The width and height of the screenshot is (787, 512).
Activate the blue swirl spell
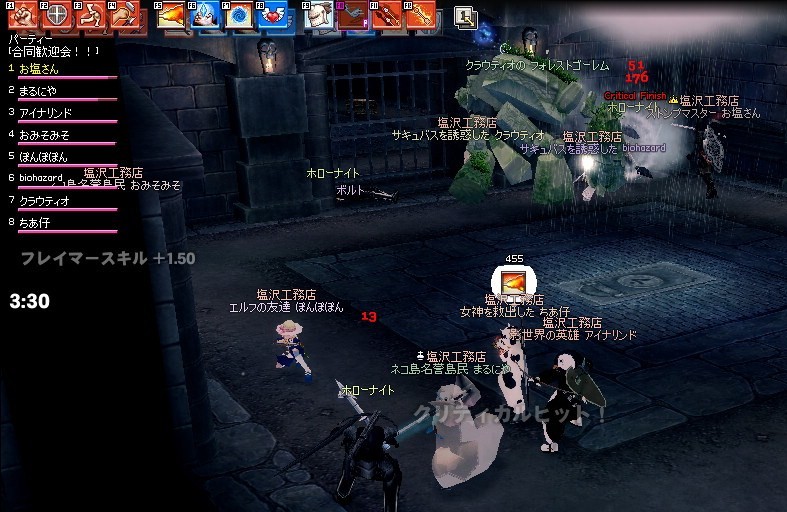pyautogui.click(x=239, y=15)
